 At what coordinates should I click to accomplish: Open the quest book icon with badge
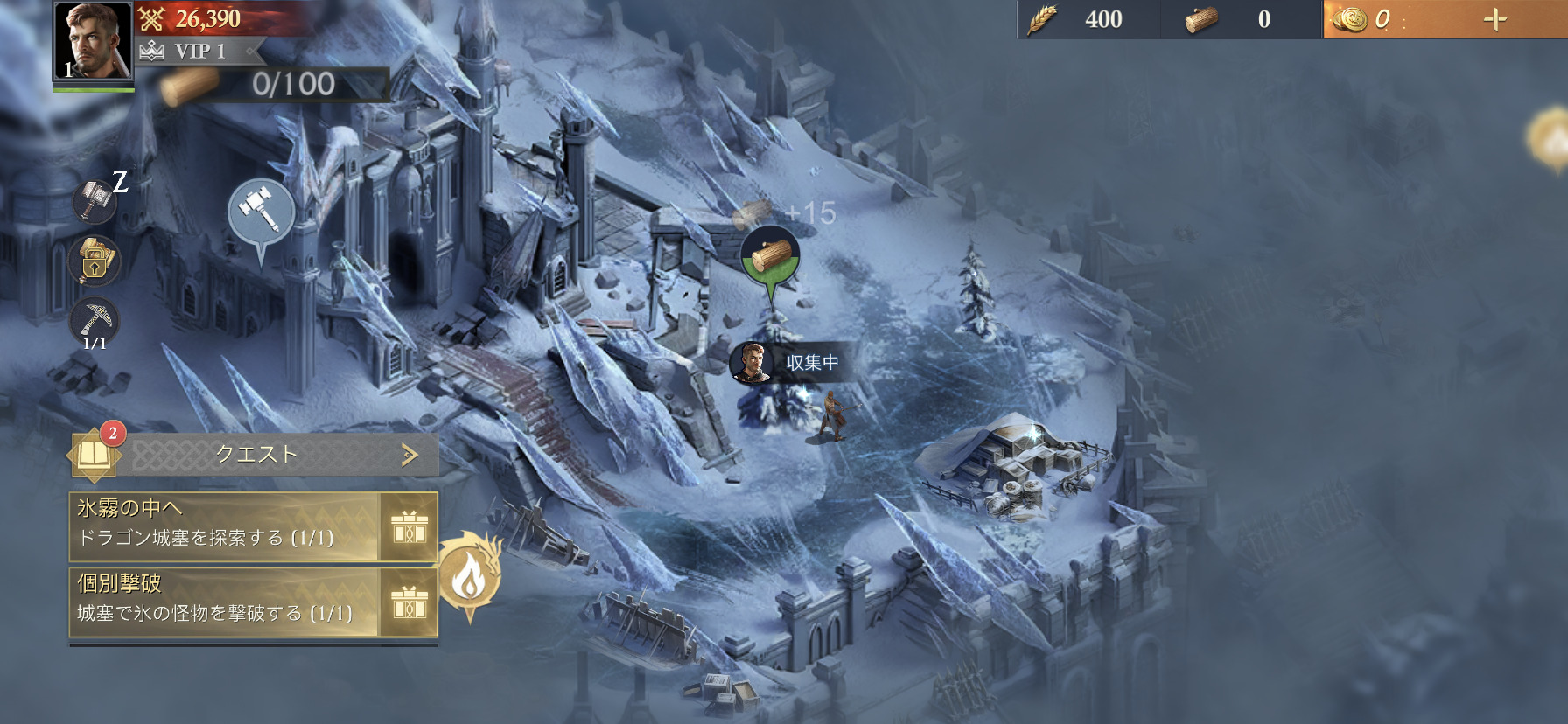click(x=94, y=454)
